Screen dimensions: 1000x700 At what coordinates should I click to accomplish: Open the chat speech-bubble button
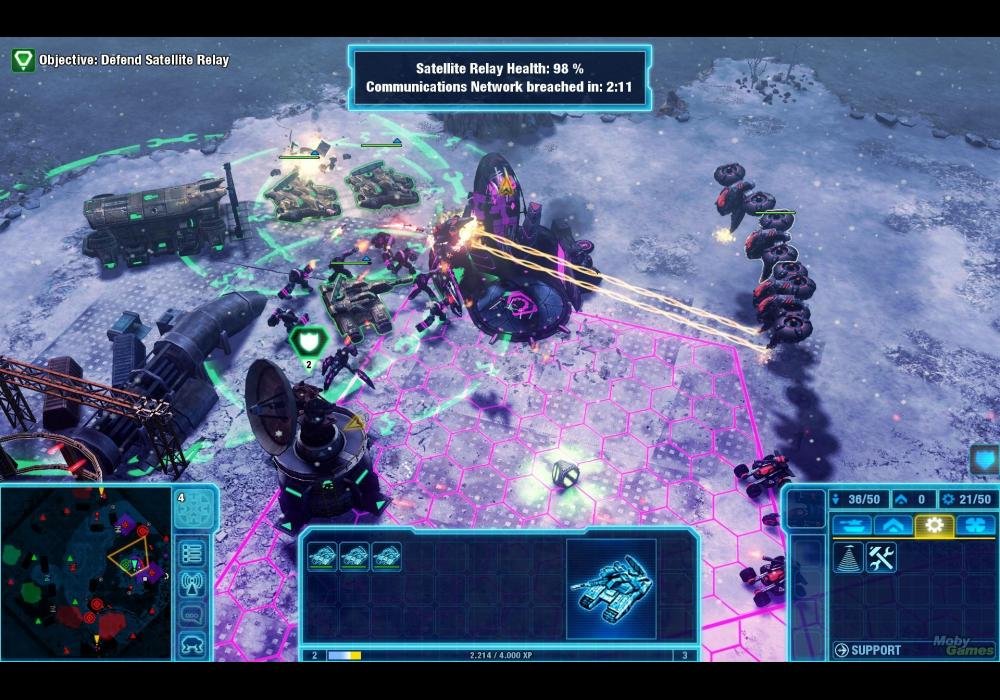193,615
